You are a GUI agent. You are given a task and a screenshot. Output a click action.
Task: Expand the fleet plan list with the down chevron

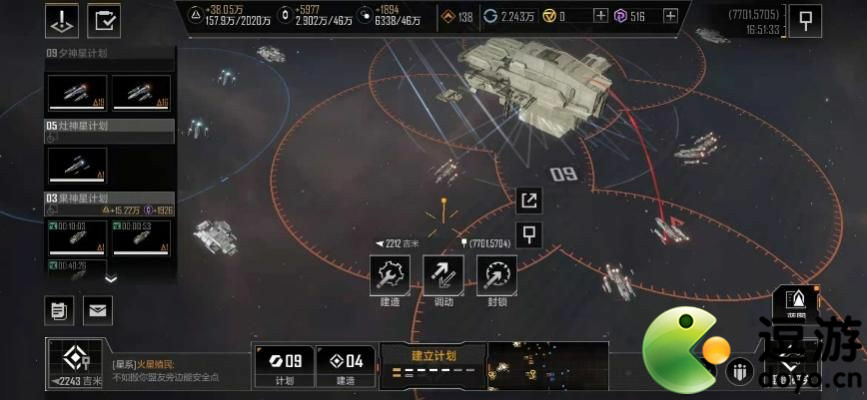[x=111, y=279]
